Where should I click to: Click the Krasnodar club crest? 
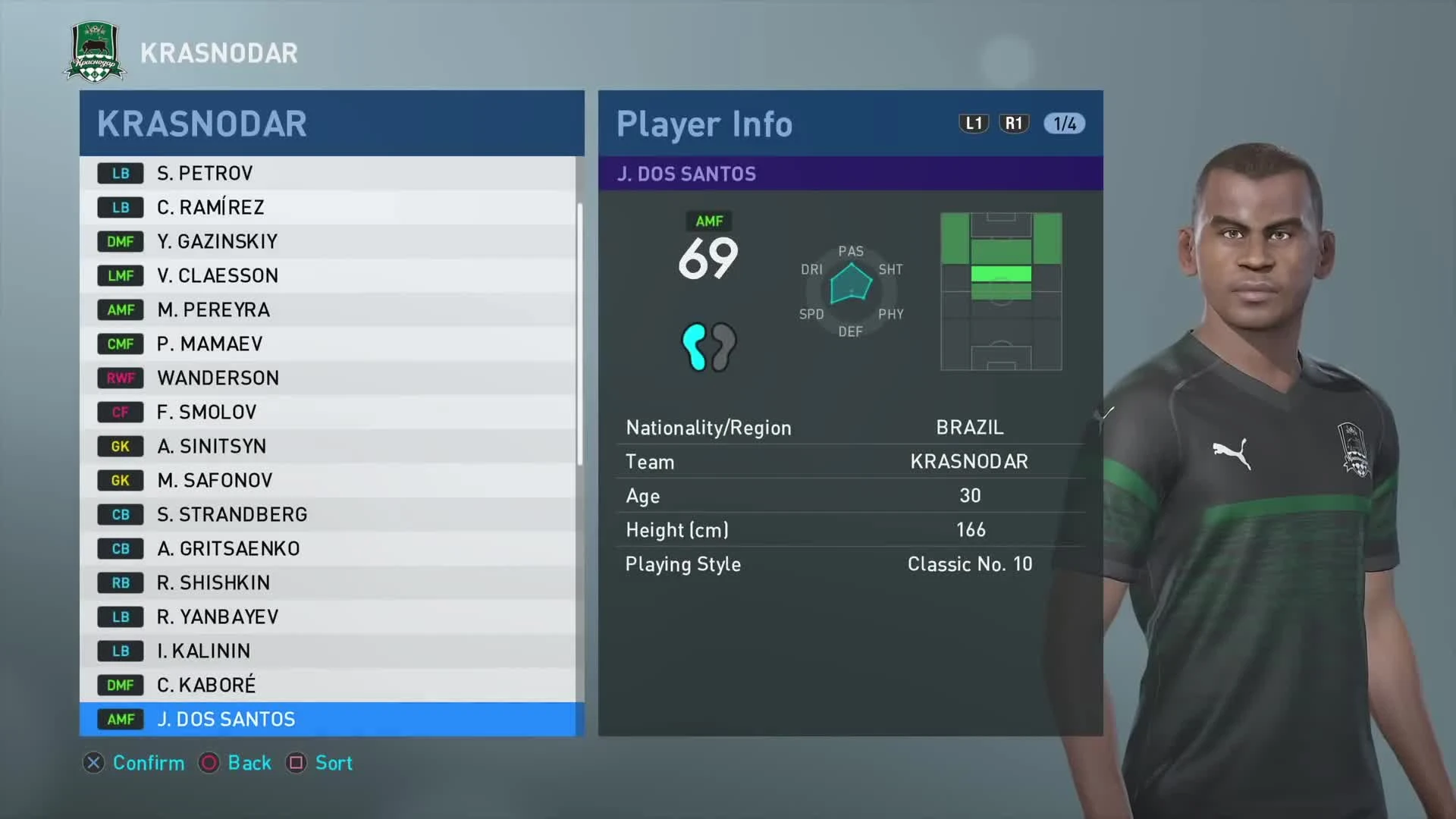click(93, 51)
